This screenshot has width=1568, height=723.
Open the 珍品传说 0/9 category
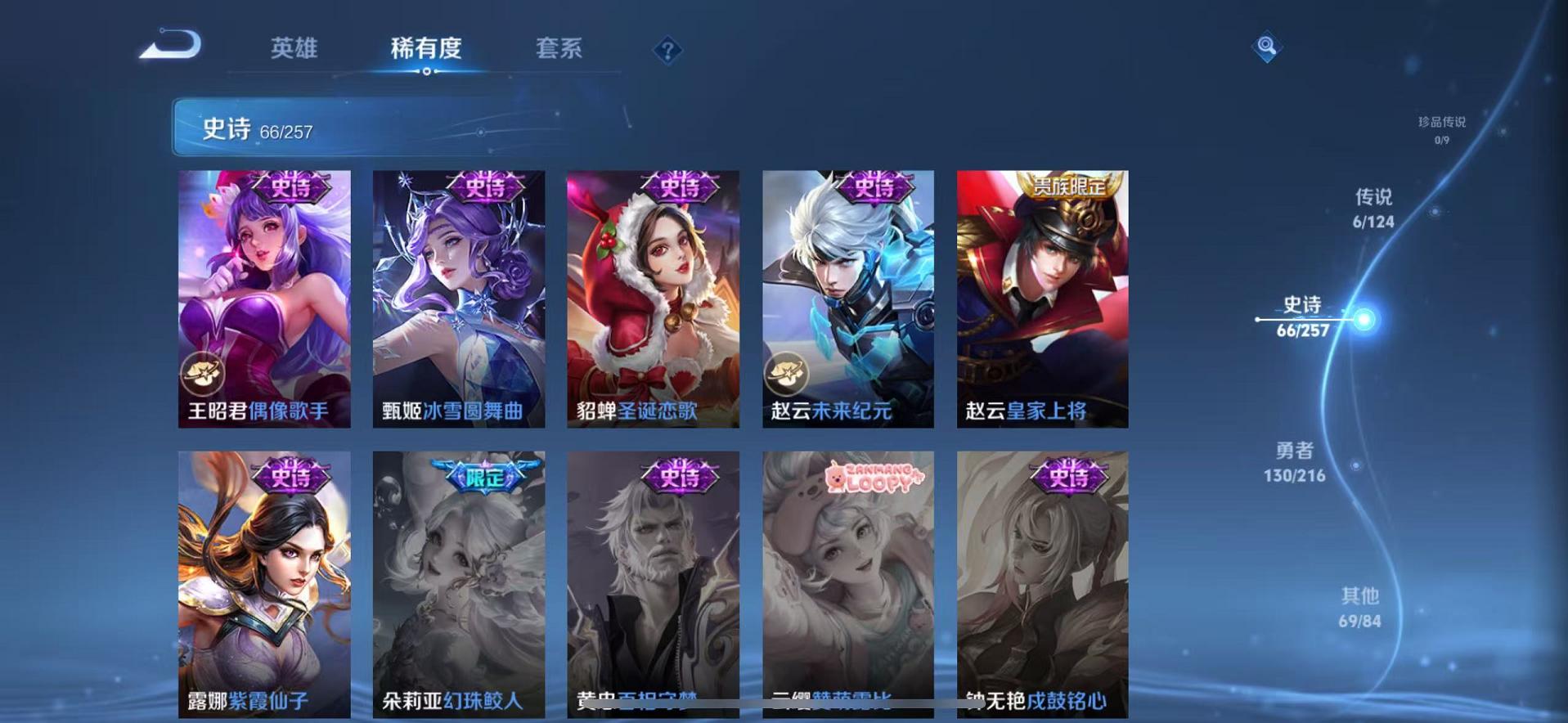[1443, 131]
